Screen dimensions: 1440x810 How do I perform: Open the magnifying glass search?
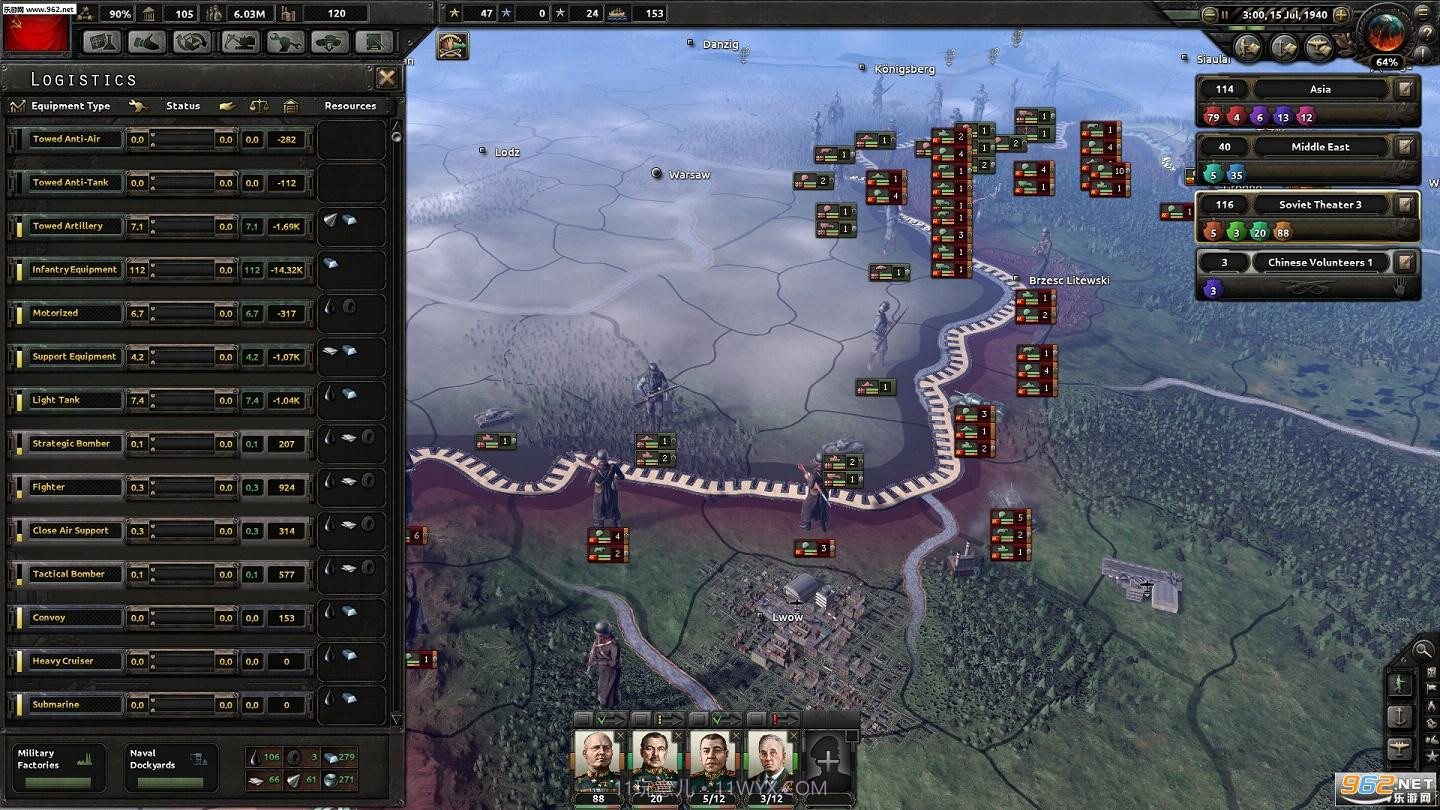(1422, 651)
